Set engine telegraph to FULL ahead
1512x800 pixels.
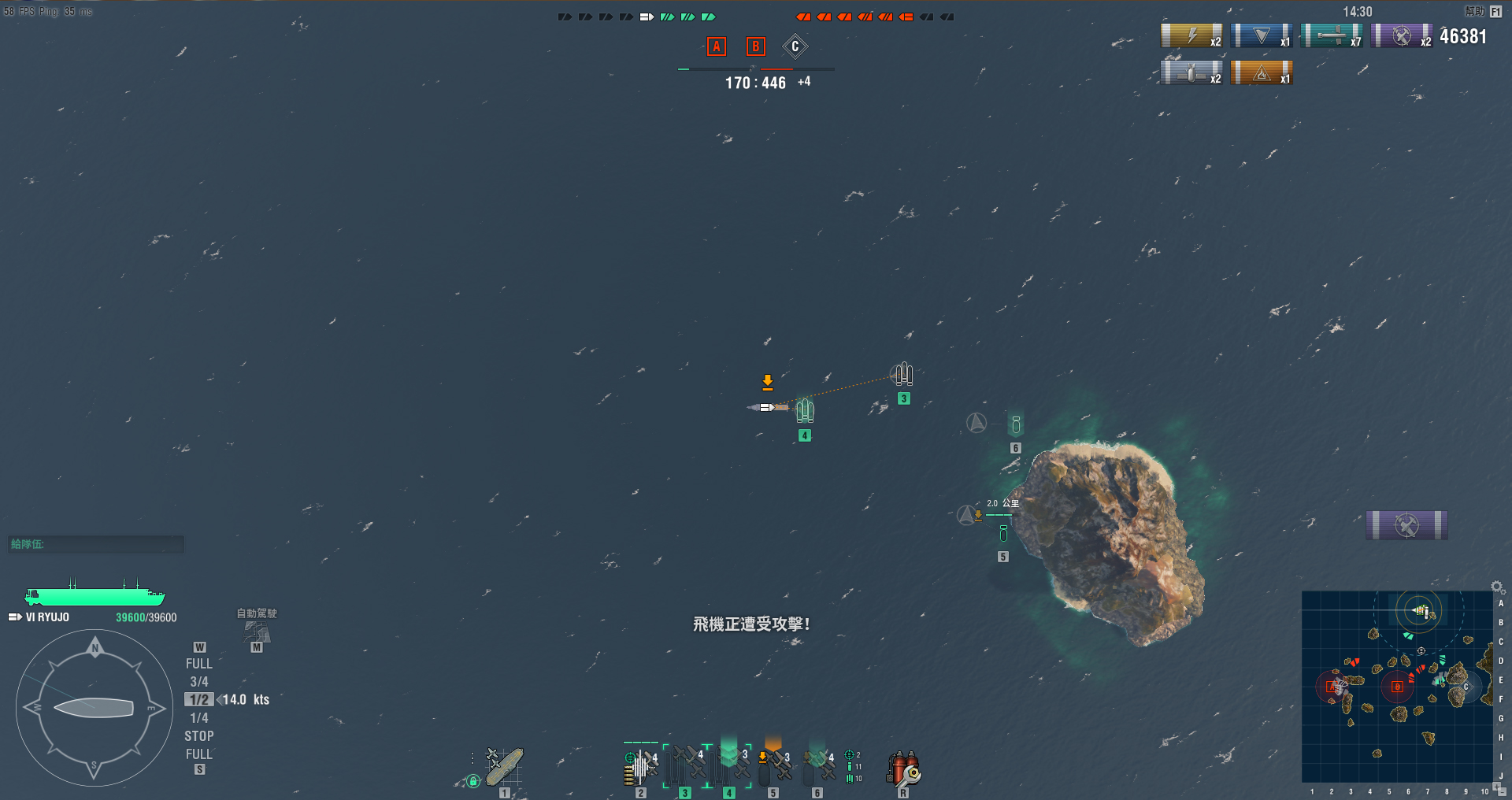199,664
